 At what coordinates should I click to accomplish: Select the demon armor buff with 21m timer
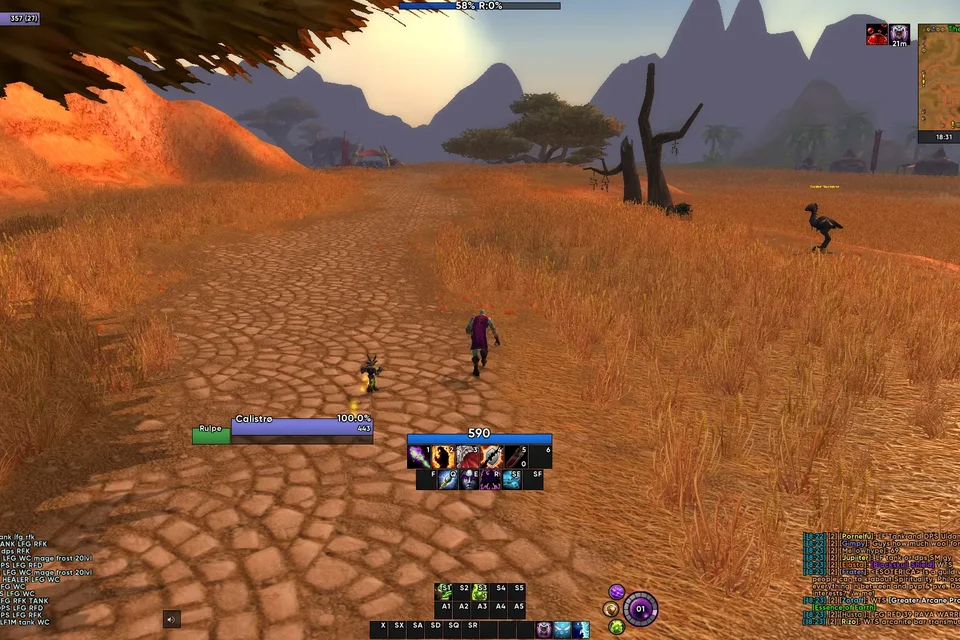pyautogui.click(x=899, y=34)
